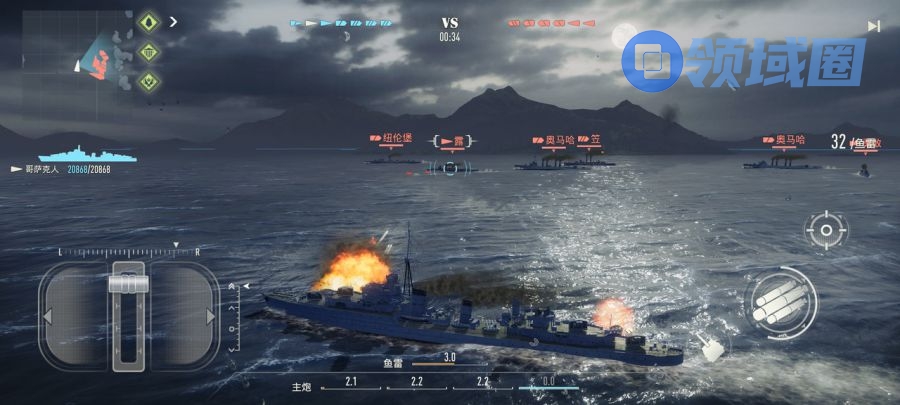Tap the skip button in the corner
This screenshot has width=900, height=405.
pos(874,26)
